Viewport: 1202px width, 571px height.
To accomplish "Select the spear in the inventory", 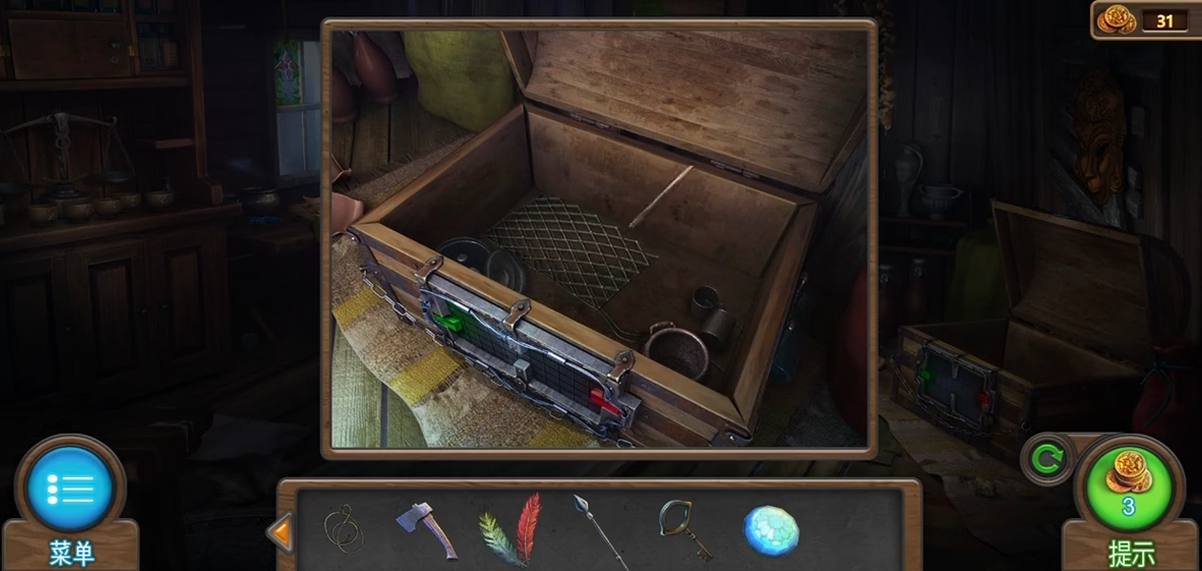I will [598, 530].
